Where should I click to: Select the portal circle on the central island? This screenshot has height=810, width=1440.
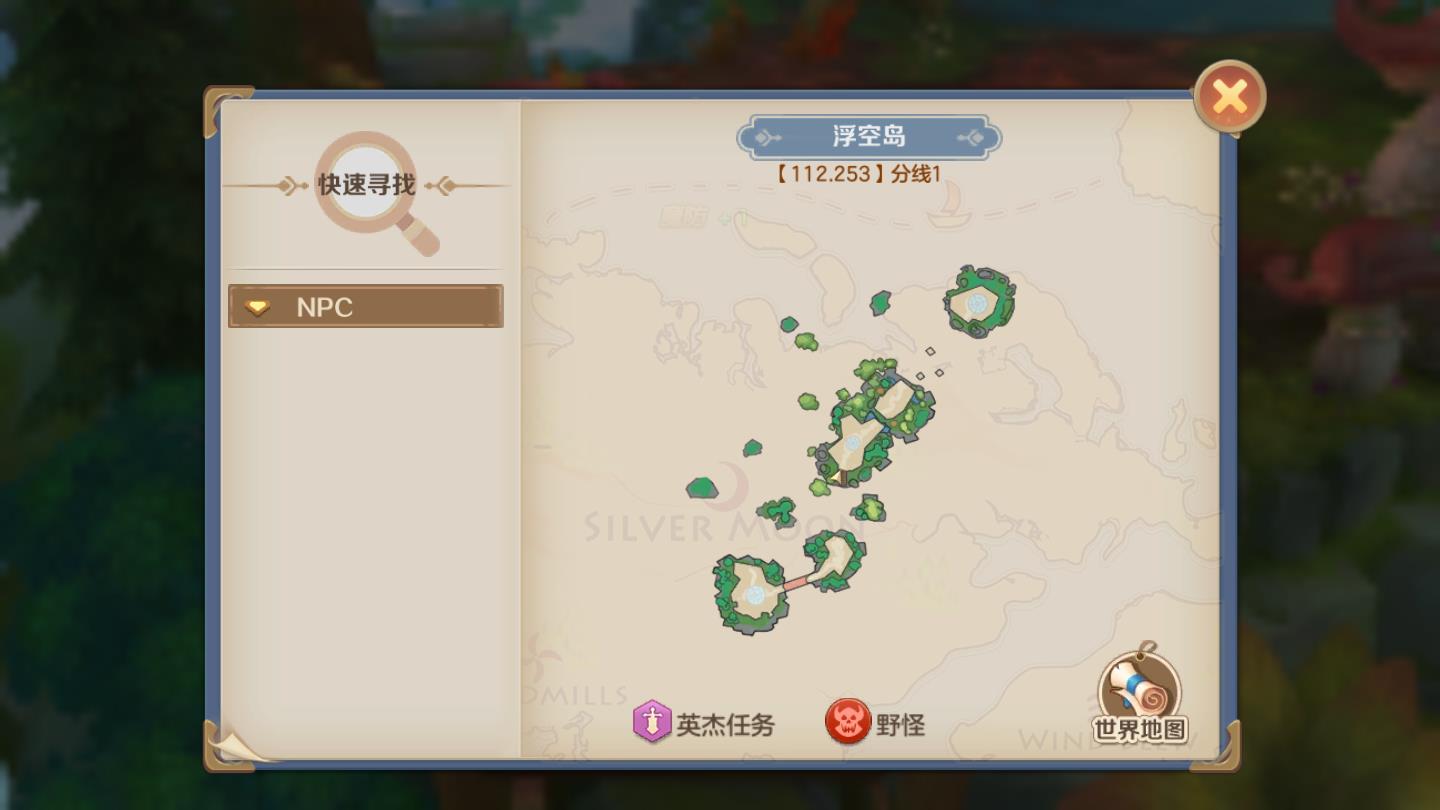(x=853, y=443)
